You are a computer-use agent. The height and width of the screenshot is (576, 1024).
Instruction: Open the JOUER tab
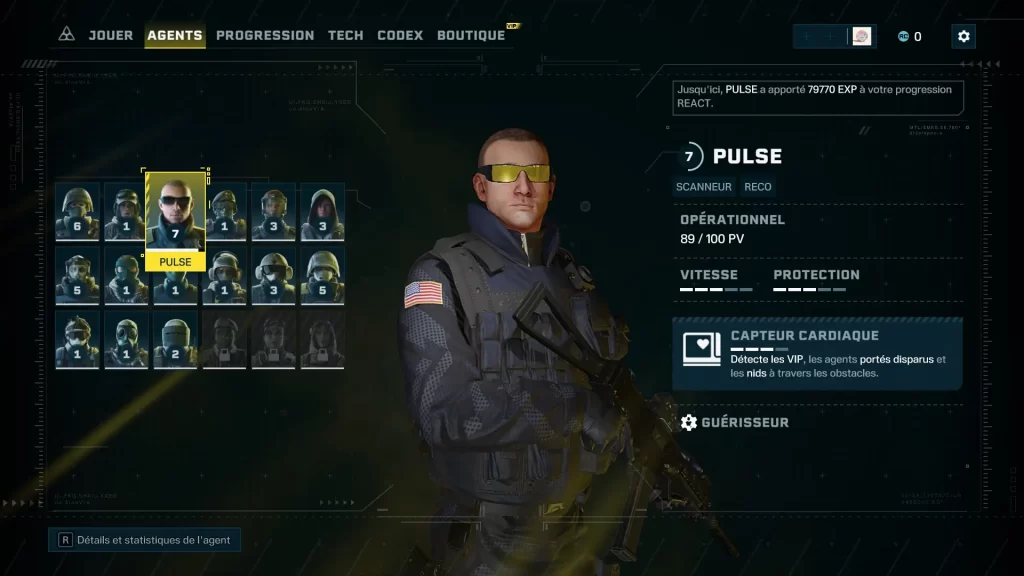tap(110, 35)
